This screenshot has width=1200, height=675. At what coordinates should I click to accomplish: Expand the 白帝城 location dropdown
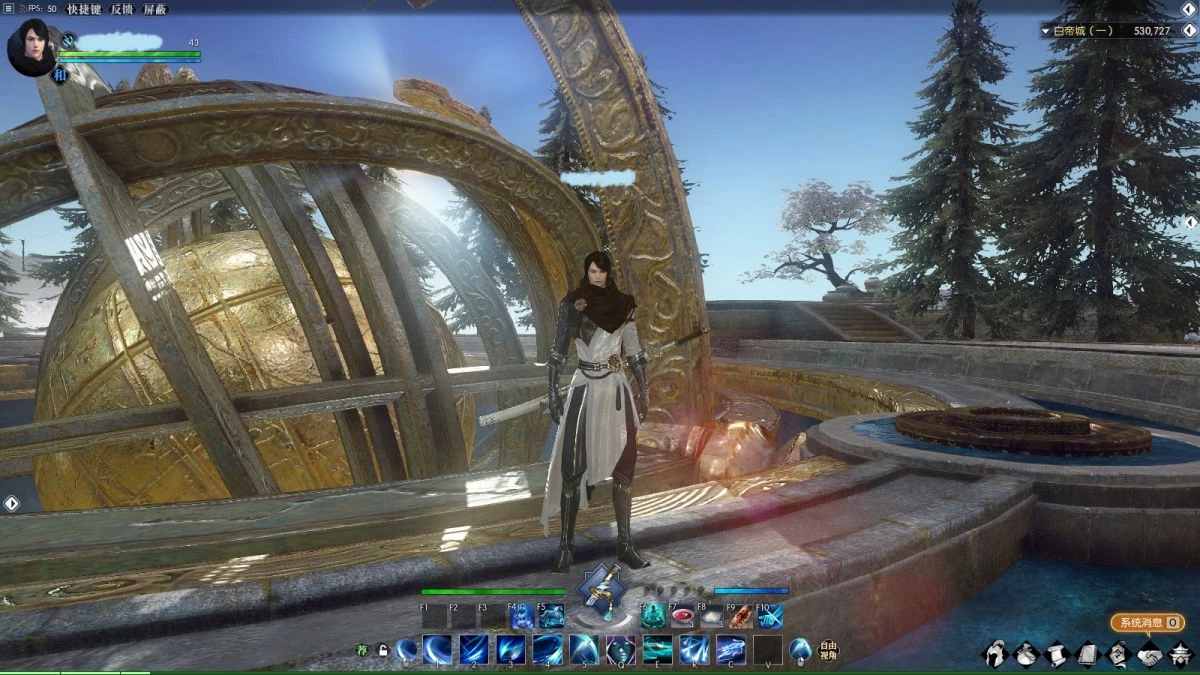coord(1046,31)
